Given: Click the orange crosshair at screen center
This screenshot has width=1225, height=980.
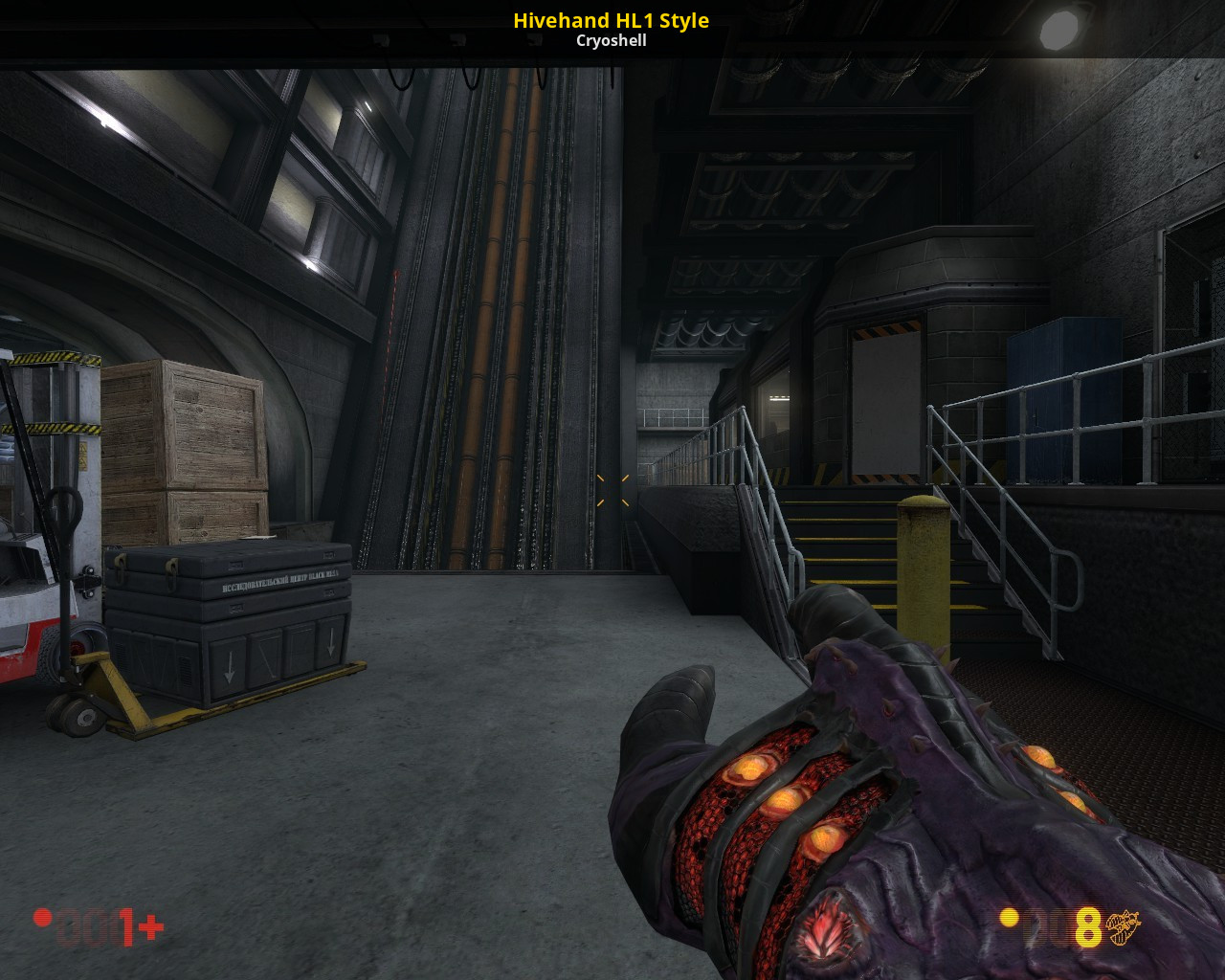Looking at the screenshot, I should [613, 492].
